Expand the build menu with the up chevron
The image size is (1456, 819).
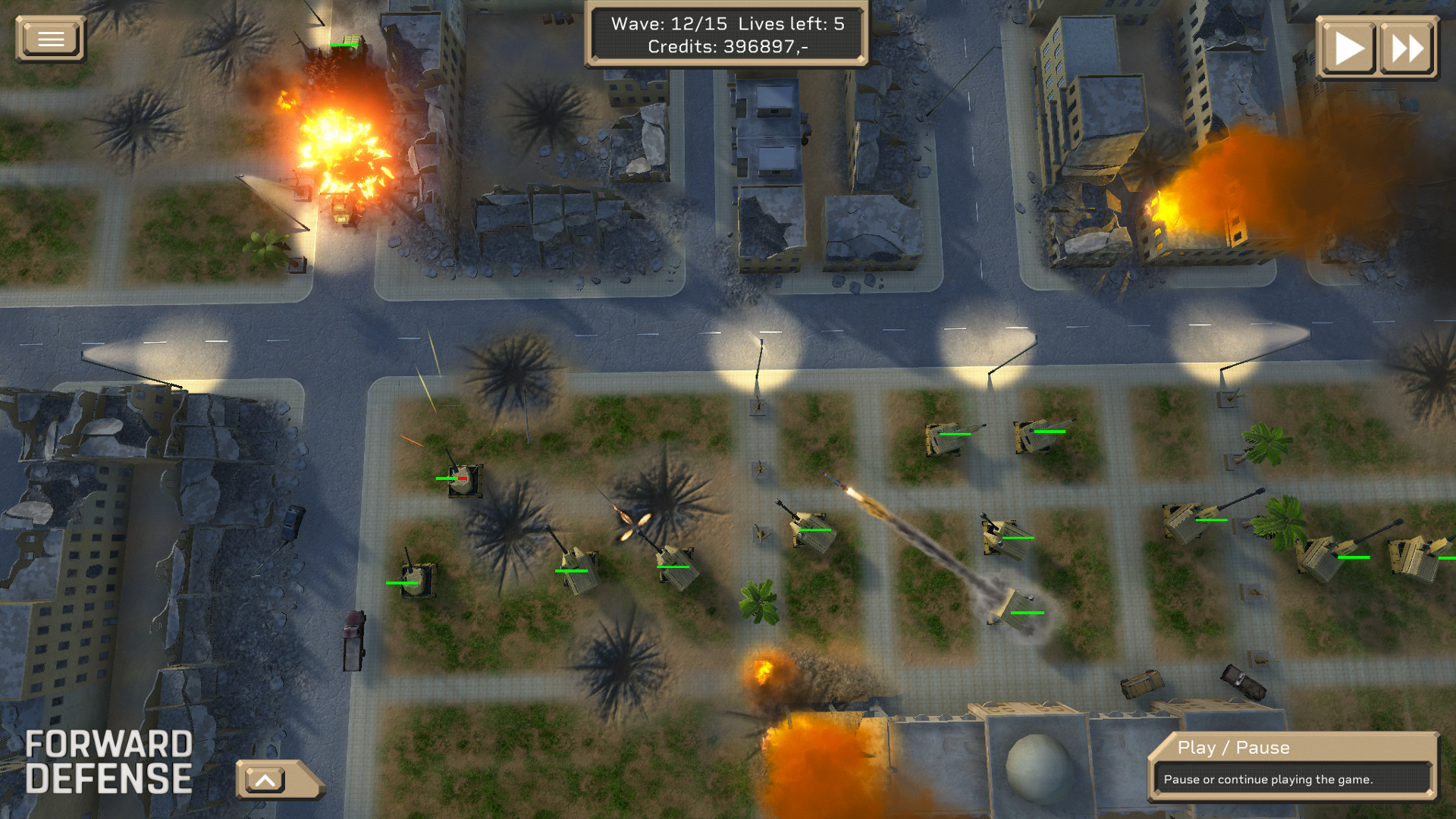point(266,778)
